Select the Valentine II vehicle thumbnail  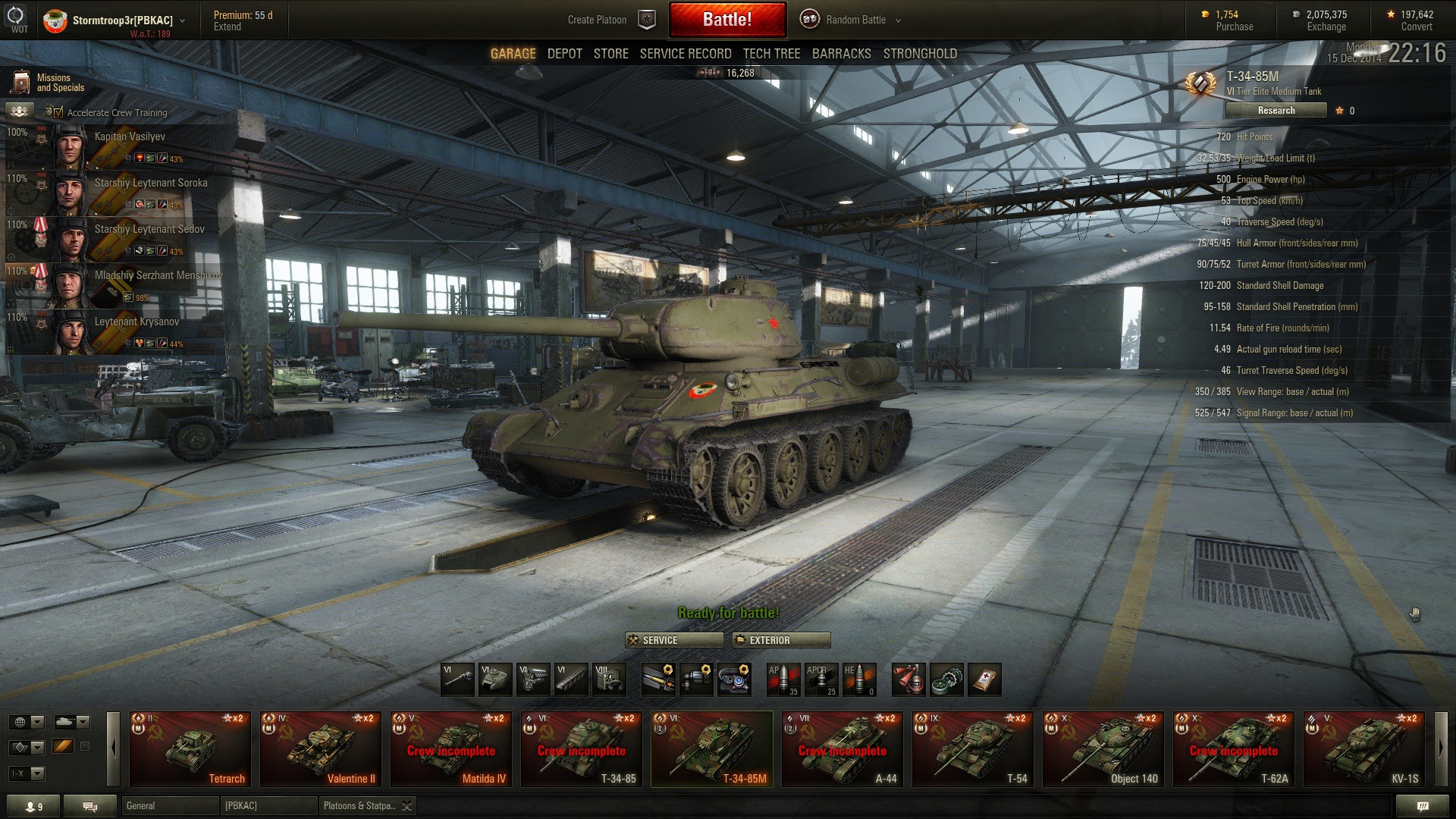click(x=320, y=749)
